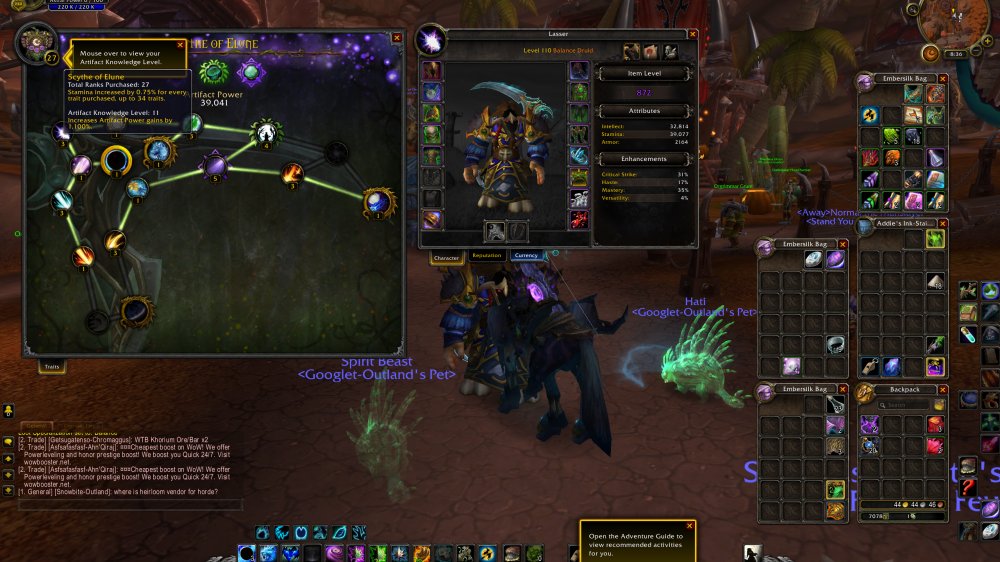Open the Currency tab
This screenshot has height=562, width=1000.
(x=525, y=256)
